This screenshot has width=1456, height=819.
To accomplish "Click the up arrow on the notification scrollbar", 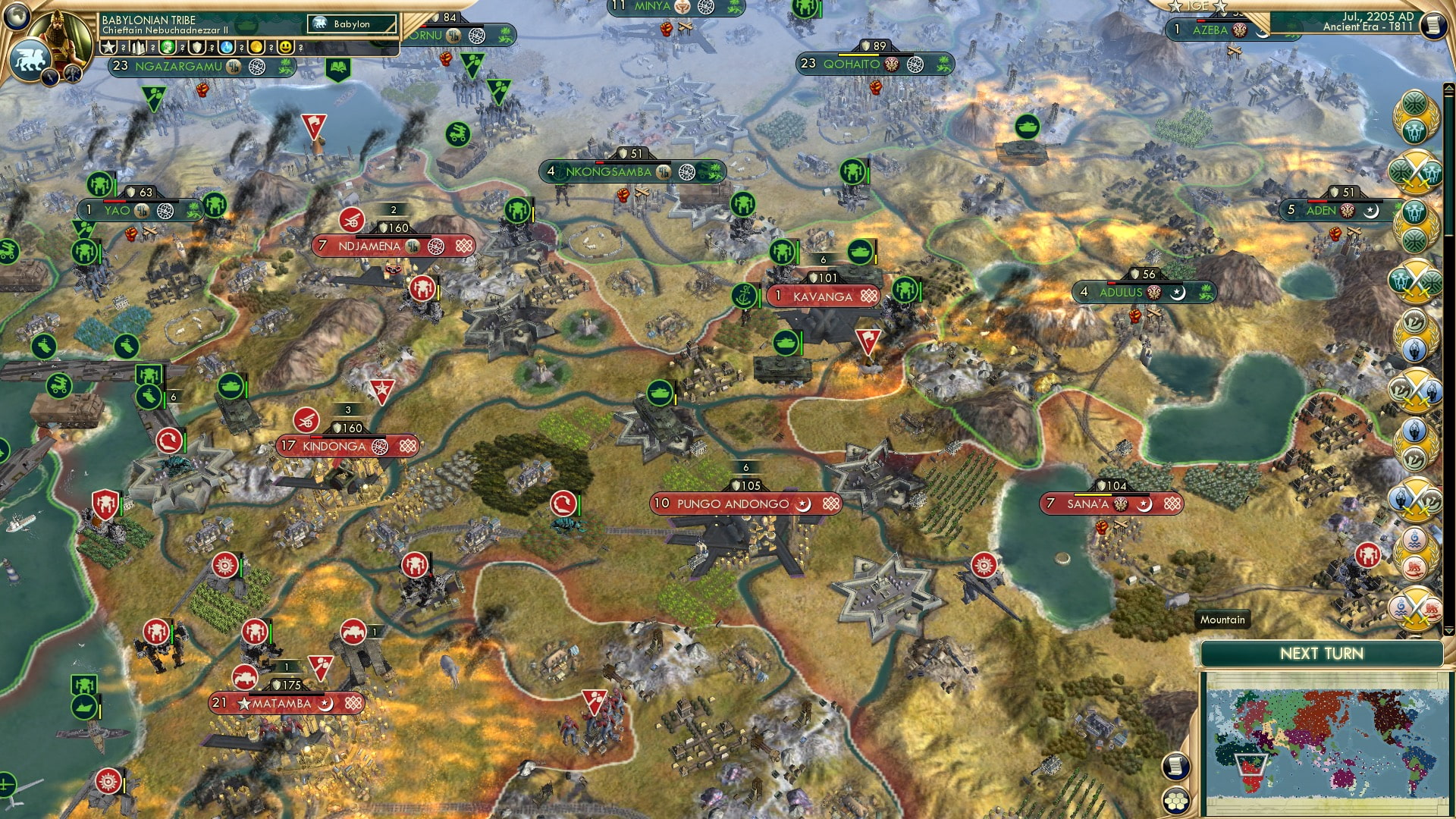I will pyautogui.click(x=1448, y=88).
